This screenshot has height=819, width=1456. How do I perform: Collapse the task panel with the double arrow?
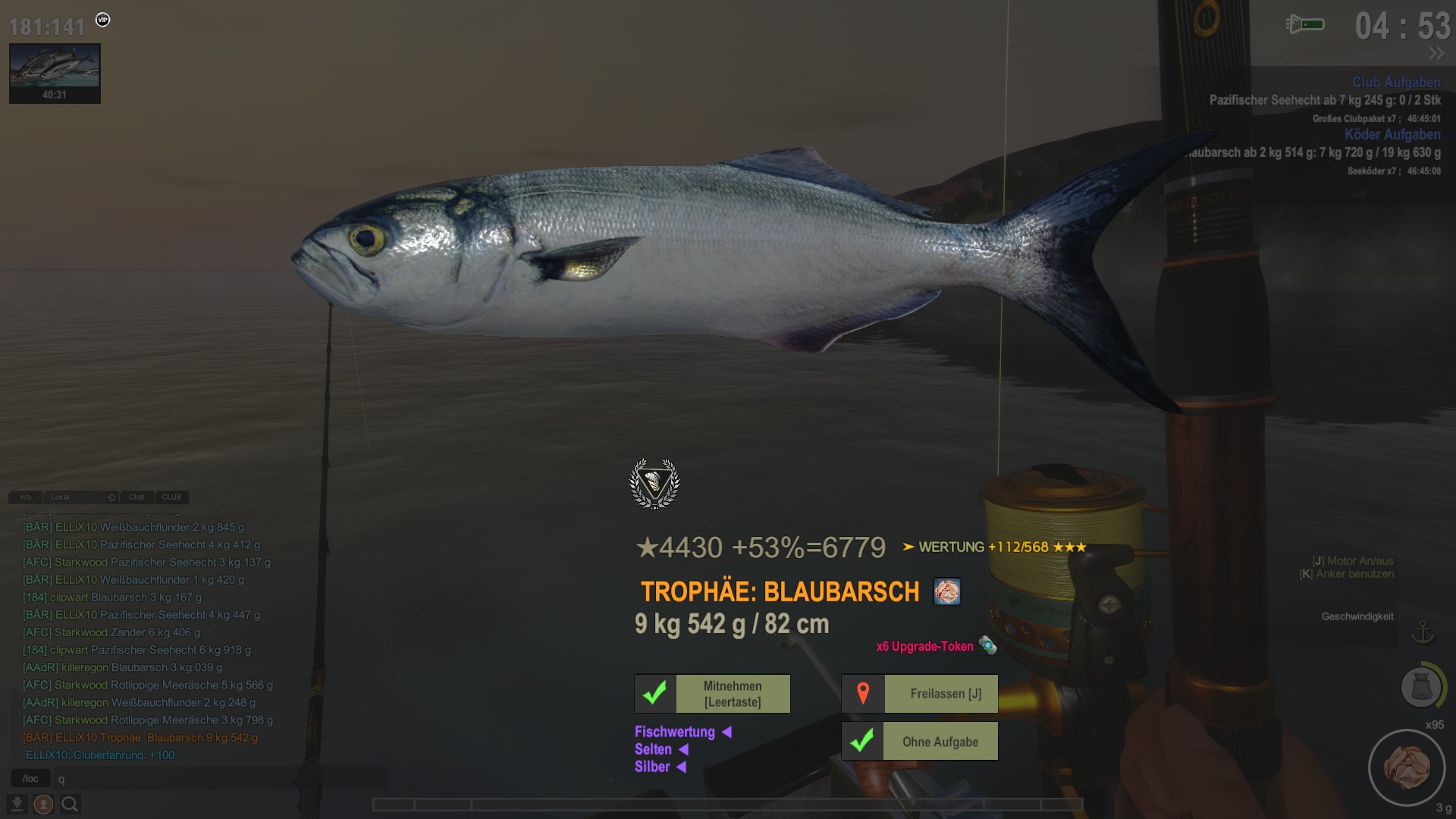tap(1436, 53)
